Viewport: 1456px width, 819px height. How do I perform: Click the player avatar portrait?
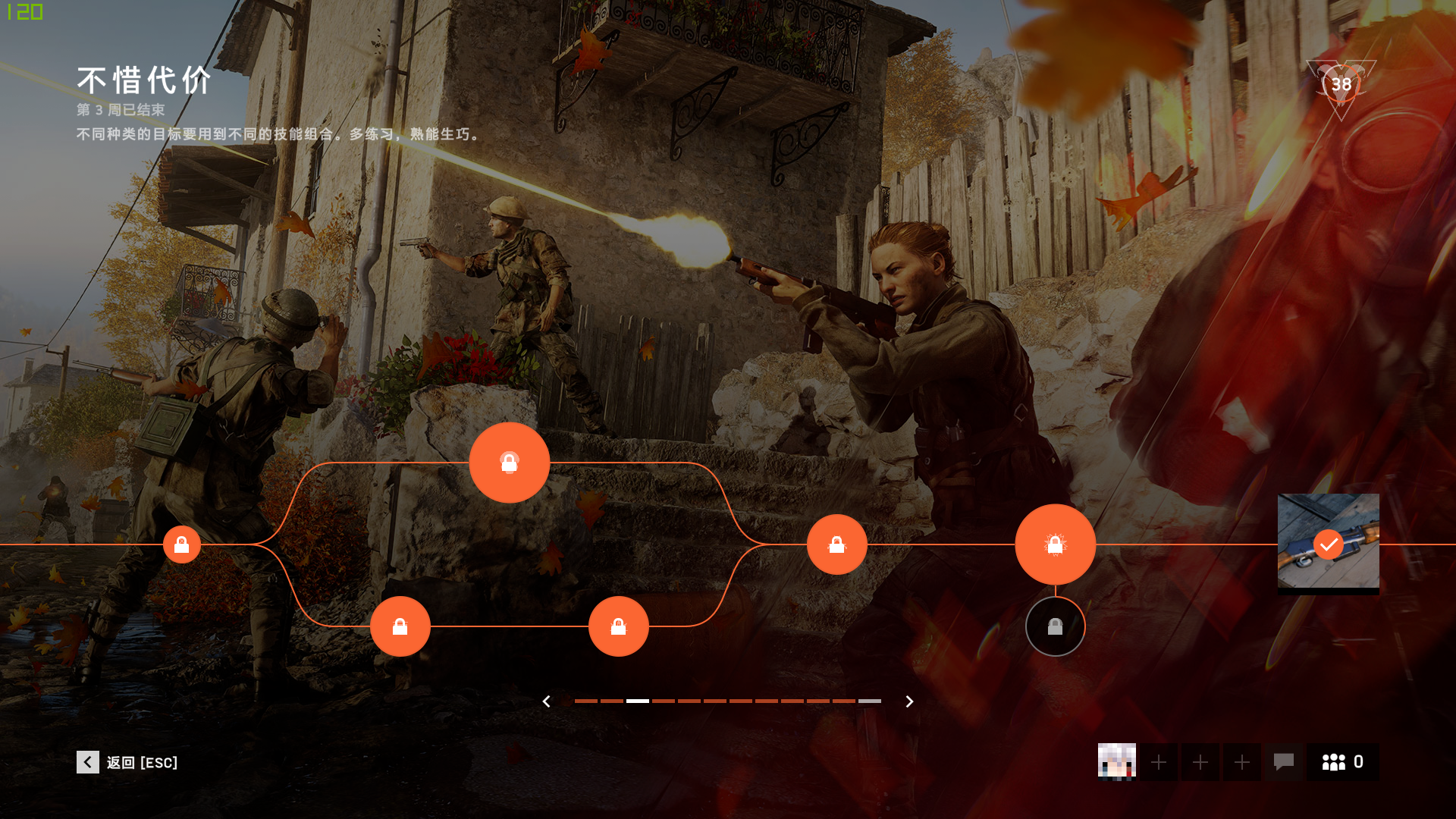coord(1116,761)
